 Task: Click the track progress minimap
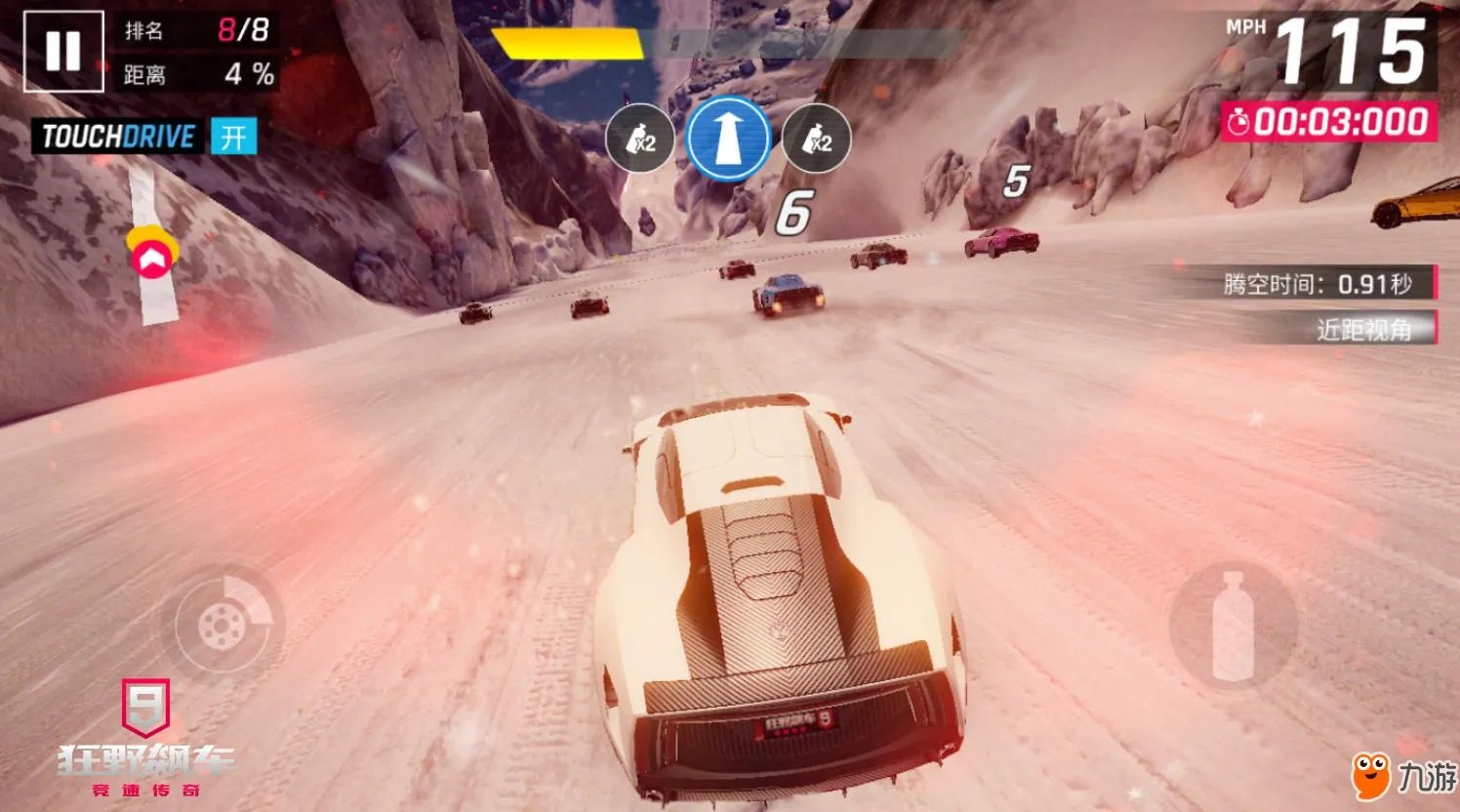tap(151, 249)
